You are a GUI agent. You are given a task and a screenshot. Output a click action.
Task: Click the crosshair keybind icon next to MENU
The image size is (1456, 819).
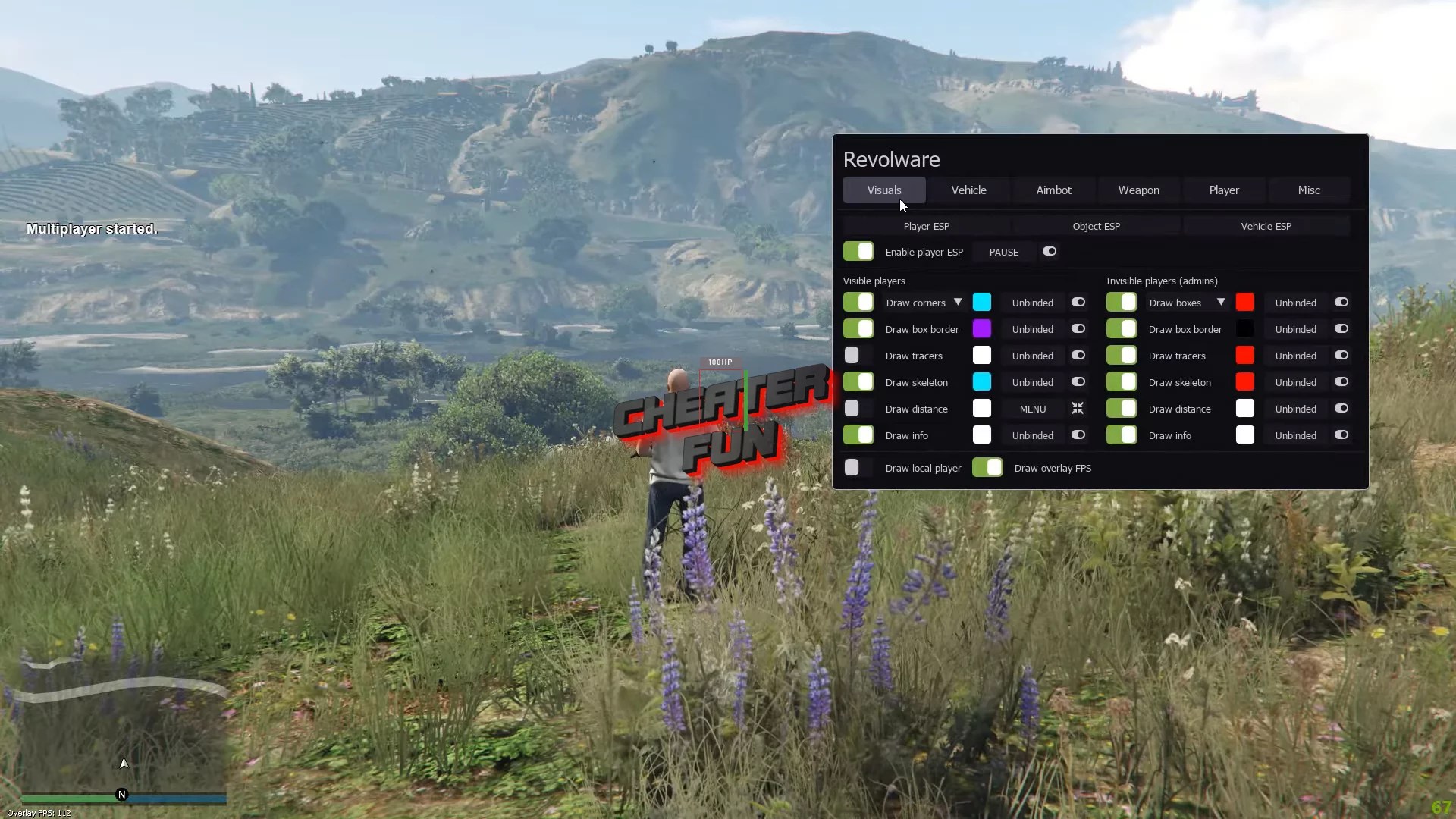click(1078, 408)
